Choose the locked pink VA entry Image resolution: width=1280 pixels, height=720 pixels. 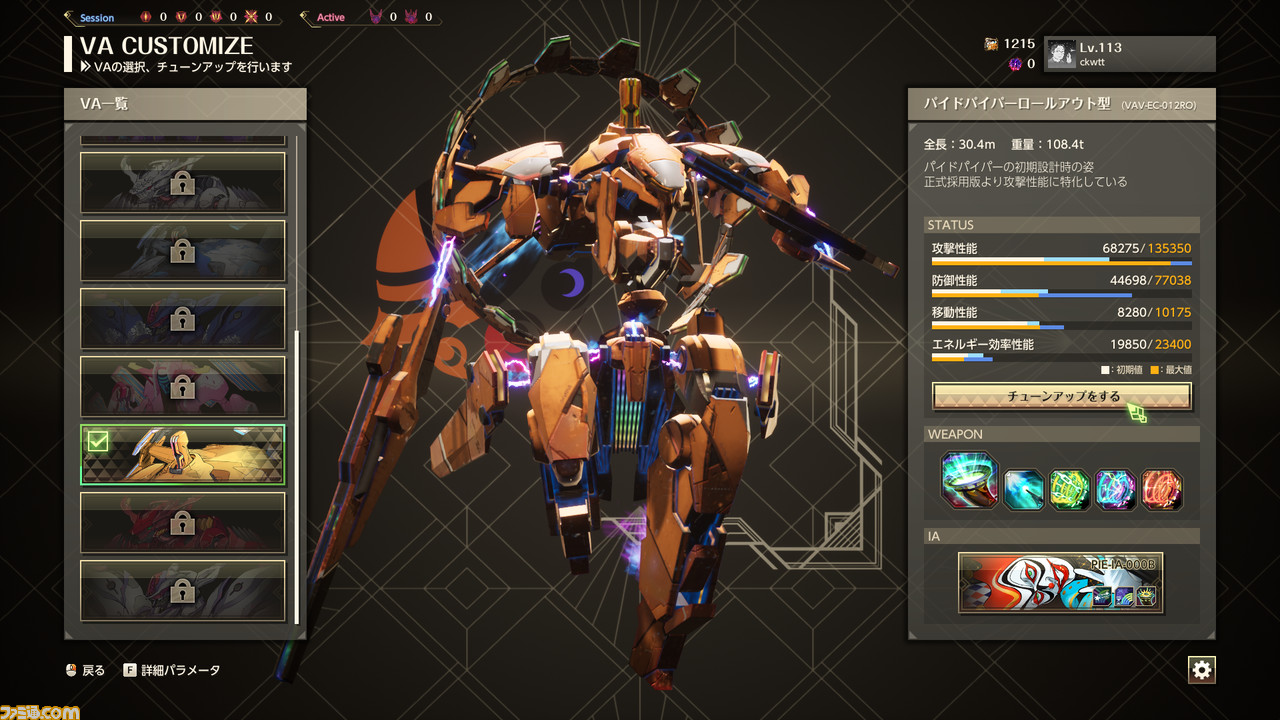pyautogui.click(x=182, y=387)
